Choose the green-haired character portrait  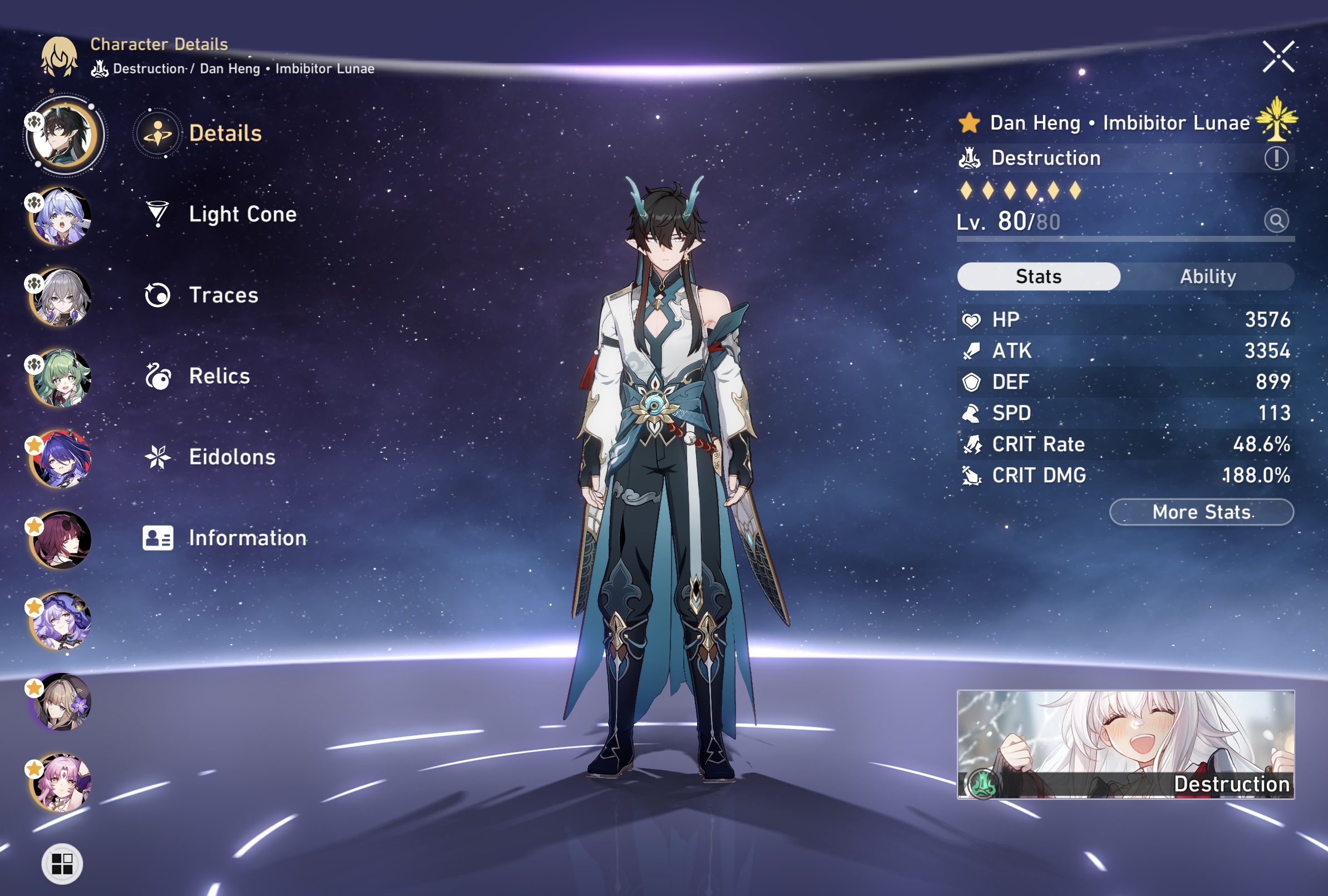click(x=62, y=378)
